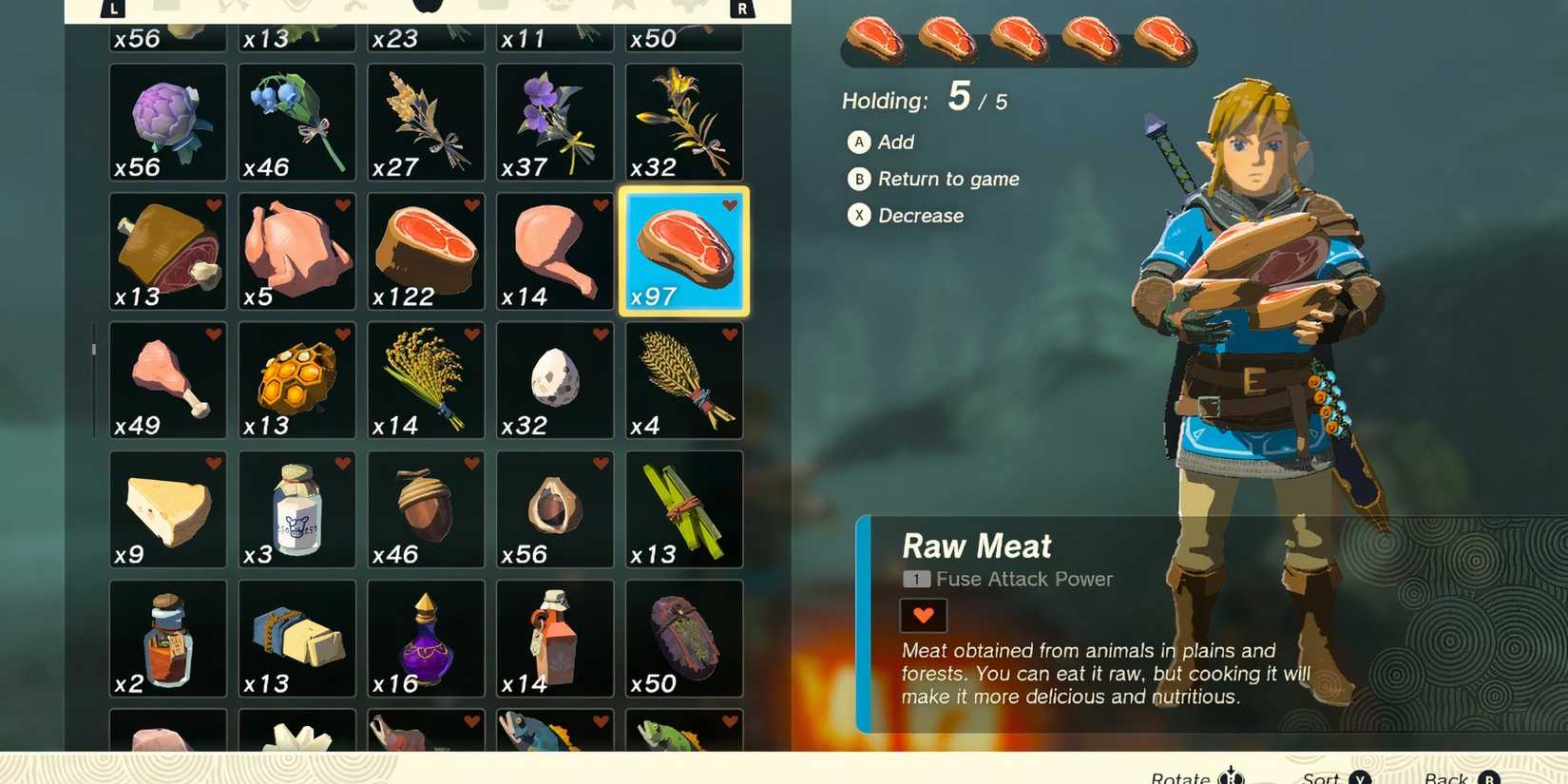Toggle the heart icon on the Acorn slot
Image resolution: width=1568 pixels, height=784 pixels.
tap(471, 463)
